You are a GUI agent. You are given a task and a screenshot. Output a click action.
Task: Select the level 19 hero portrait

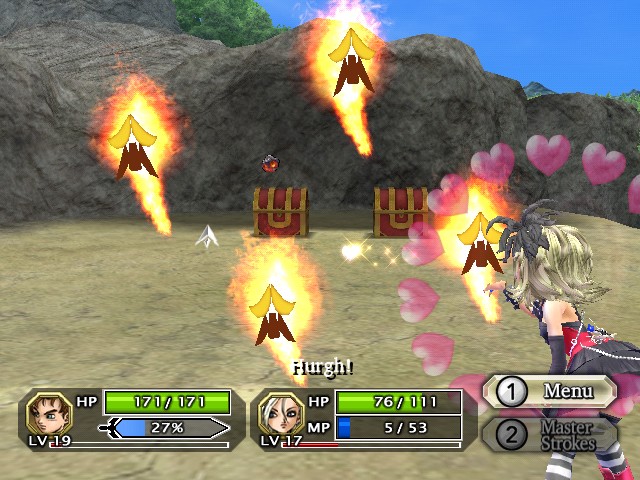[49, 413]
